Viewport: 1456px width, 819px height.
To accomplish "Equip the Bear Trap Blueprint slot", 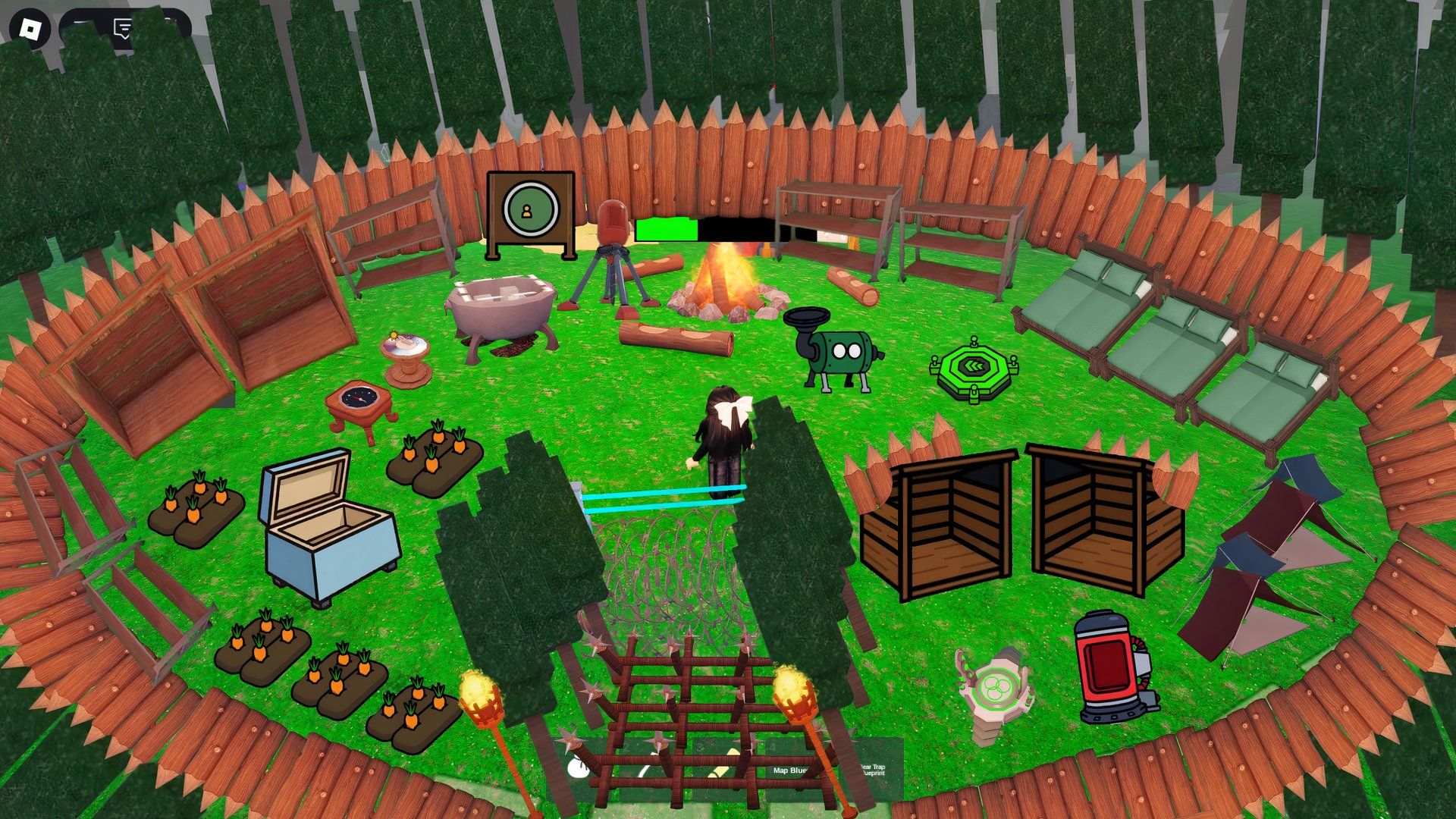I will [872, 769].
